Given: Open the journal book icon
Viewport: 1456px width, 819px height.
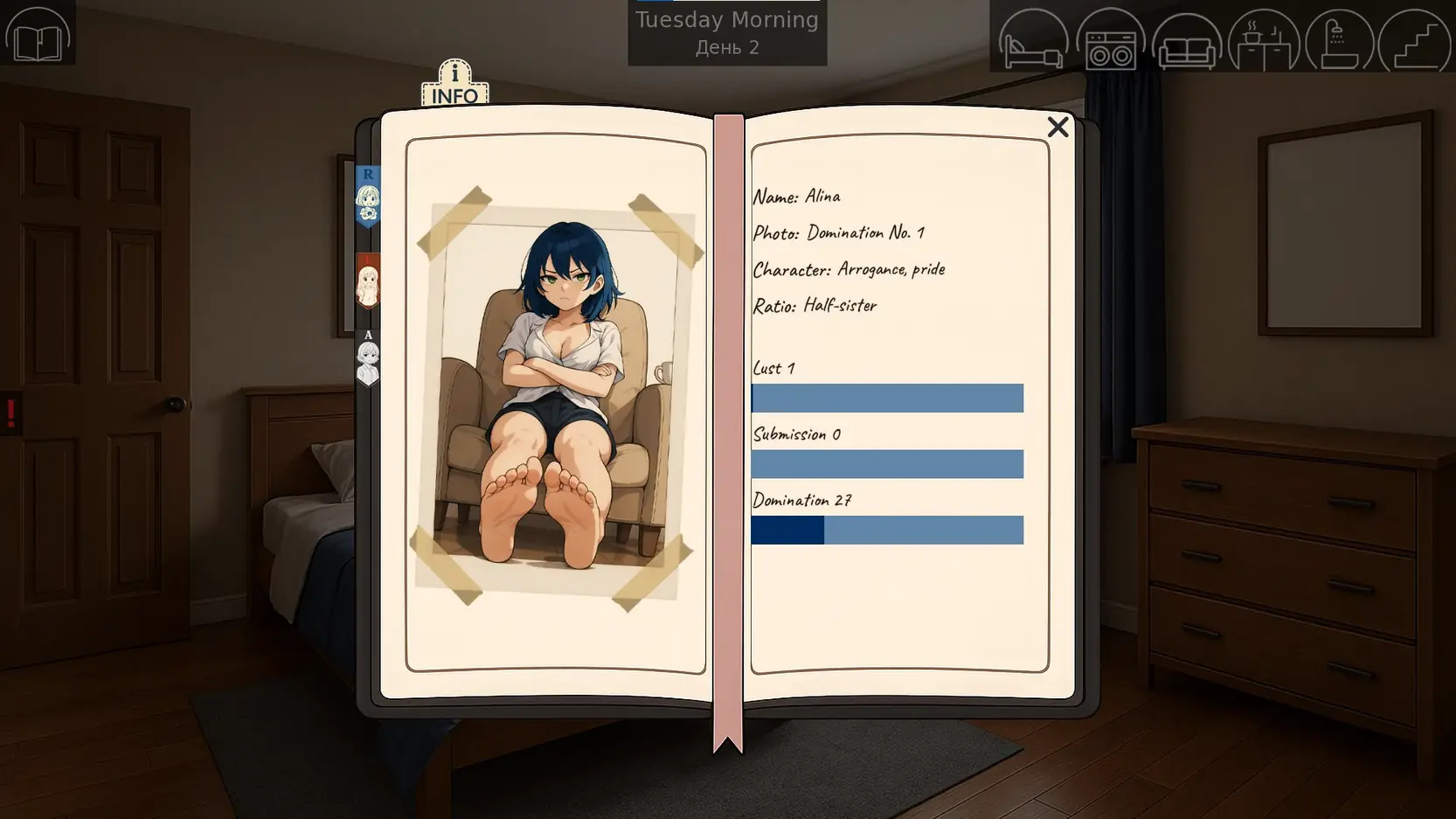Looking at the screenshot, I should click(38, 35).
